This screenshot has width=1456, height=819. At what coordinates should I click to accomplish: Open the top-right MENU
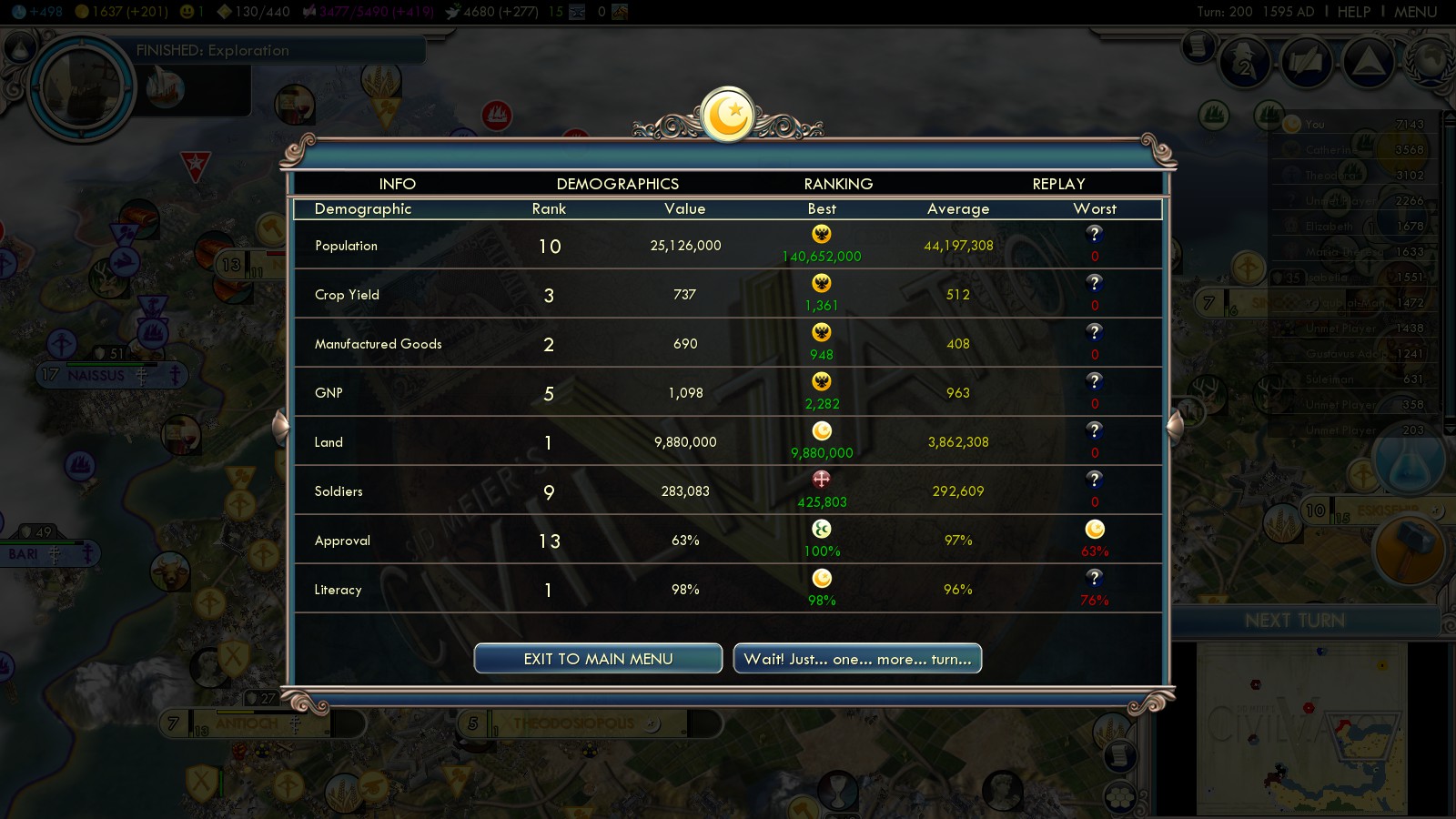pyautogui.click(x=1415, y=12)
